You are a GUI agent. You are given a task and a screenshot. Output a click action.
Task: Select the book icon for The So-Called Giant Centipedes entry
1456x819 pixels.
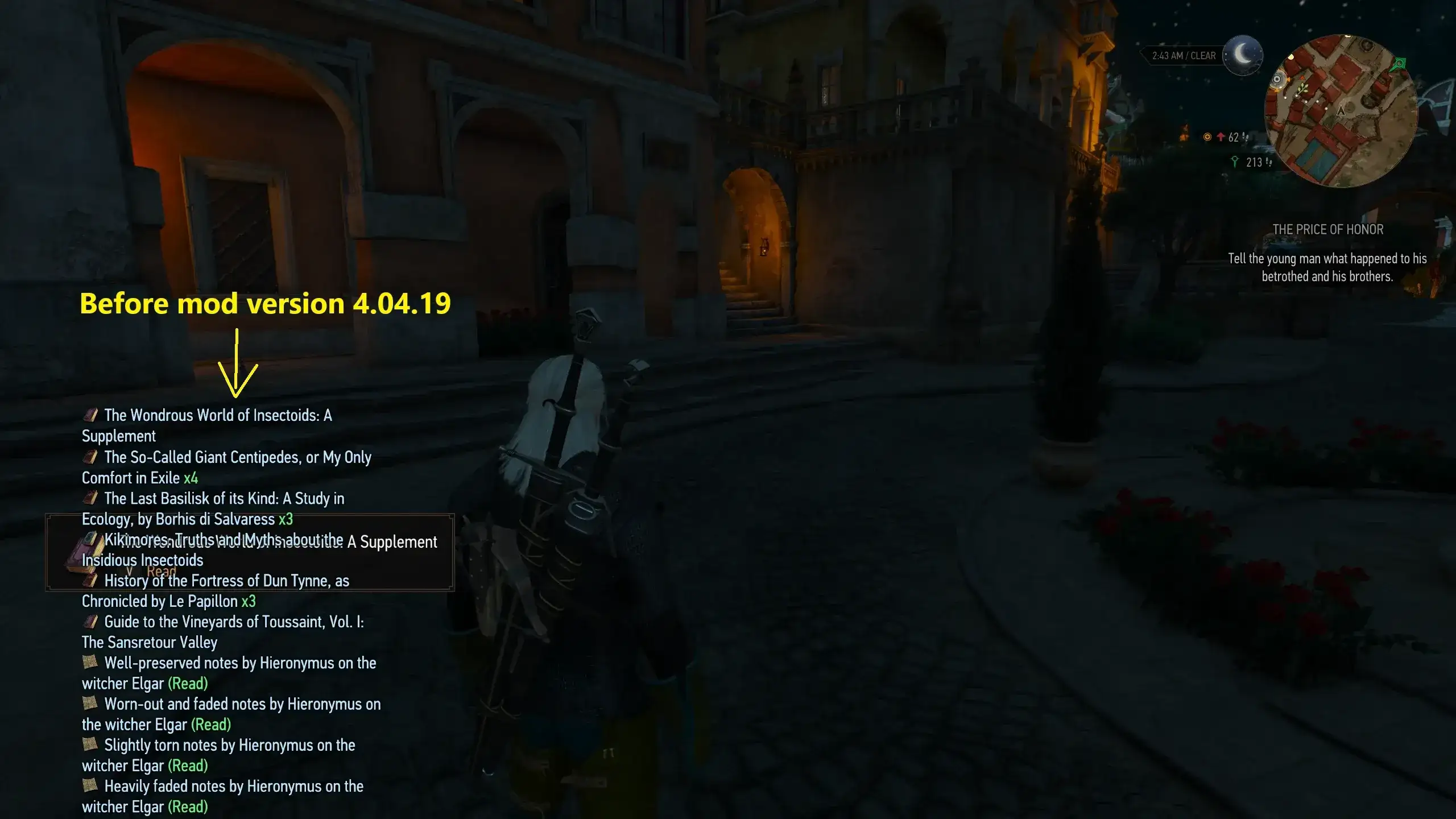(x=91, y=457)
